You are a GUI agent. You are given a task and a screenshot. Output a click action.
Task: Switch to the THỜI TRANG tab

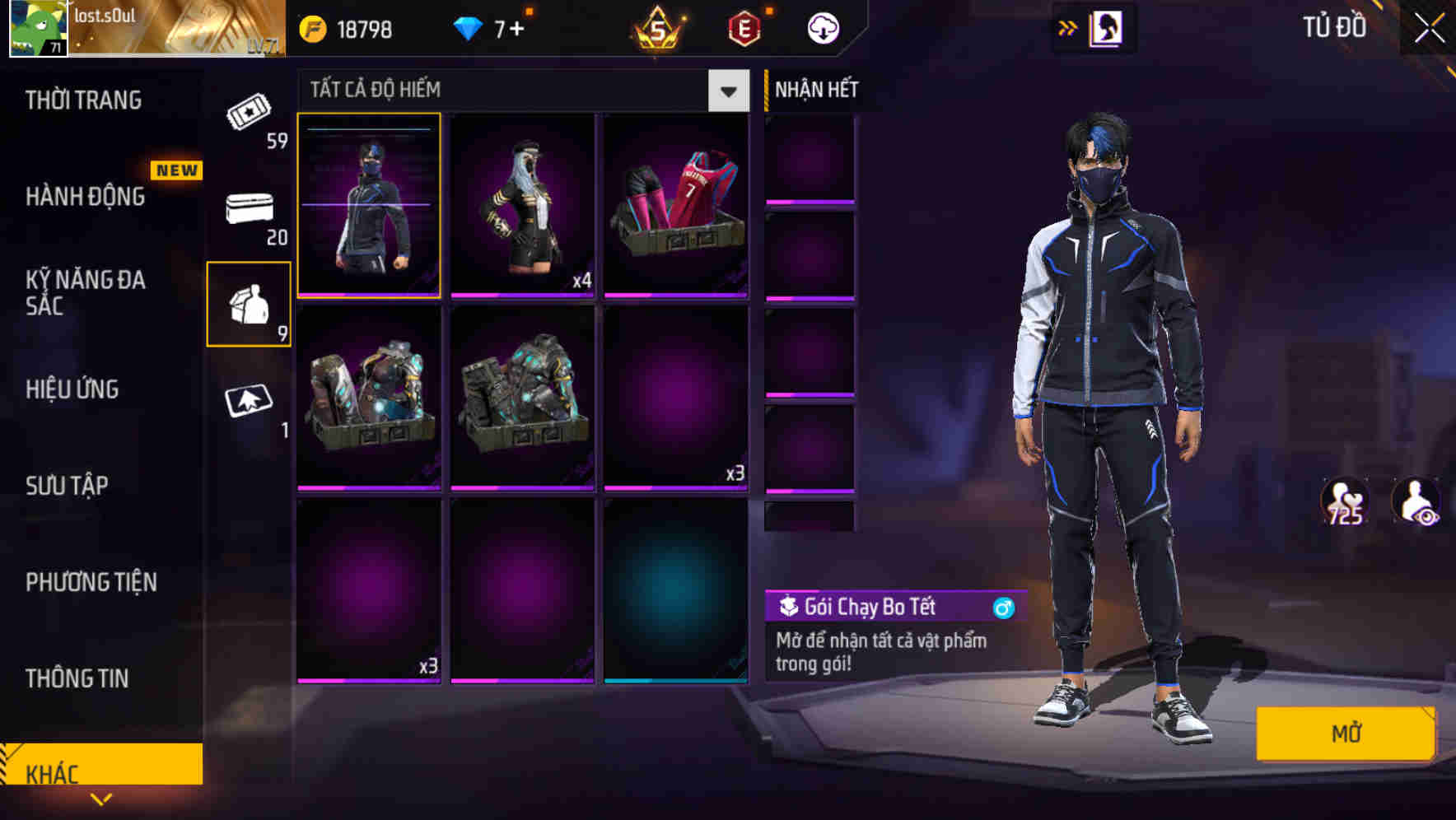click(82, 100)
